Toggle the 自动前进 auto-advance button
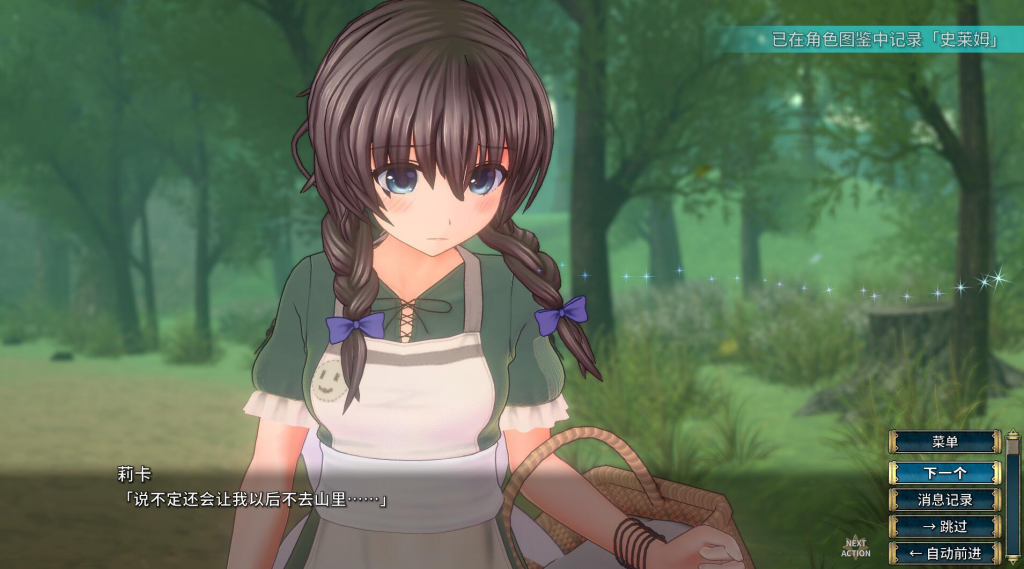1024x569 pixels. click(944, 552)
